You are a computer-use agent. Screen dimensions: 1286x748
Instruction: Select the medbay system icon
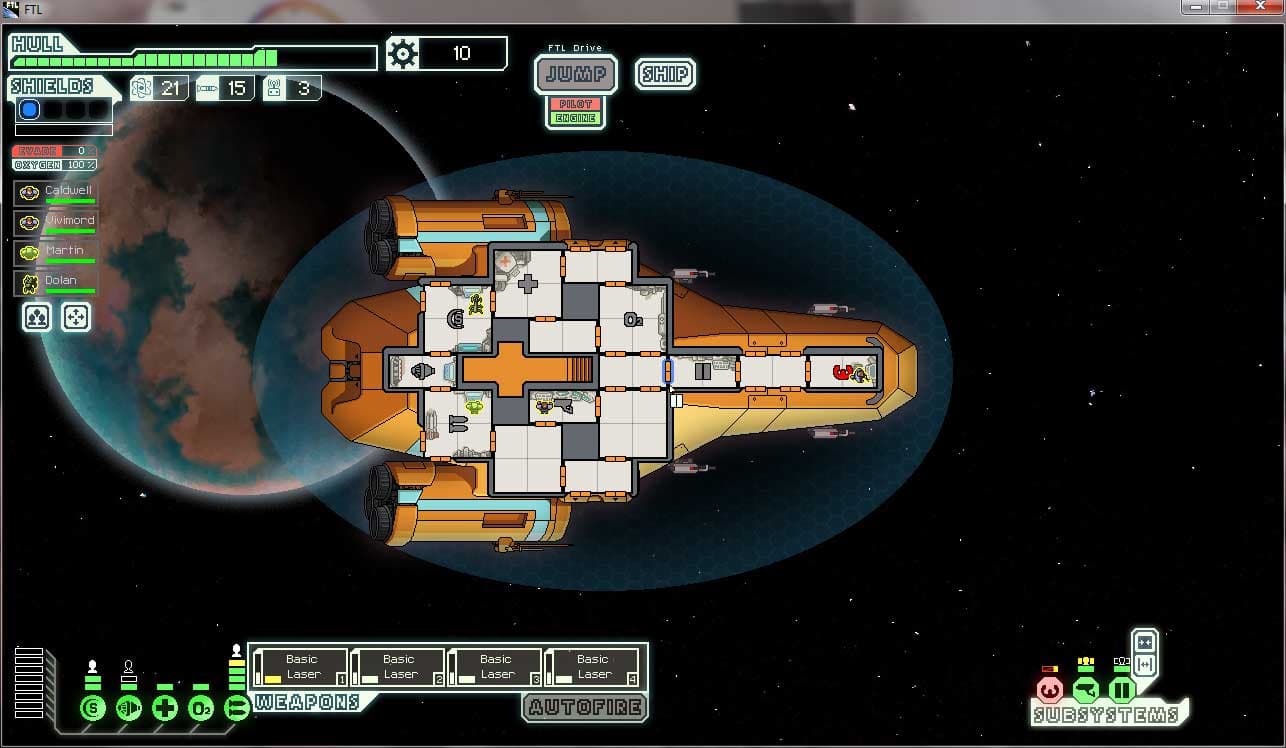click(x=165, y=709)
